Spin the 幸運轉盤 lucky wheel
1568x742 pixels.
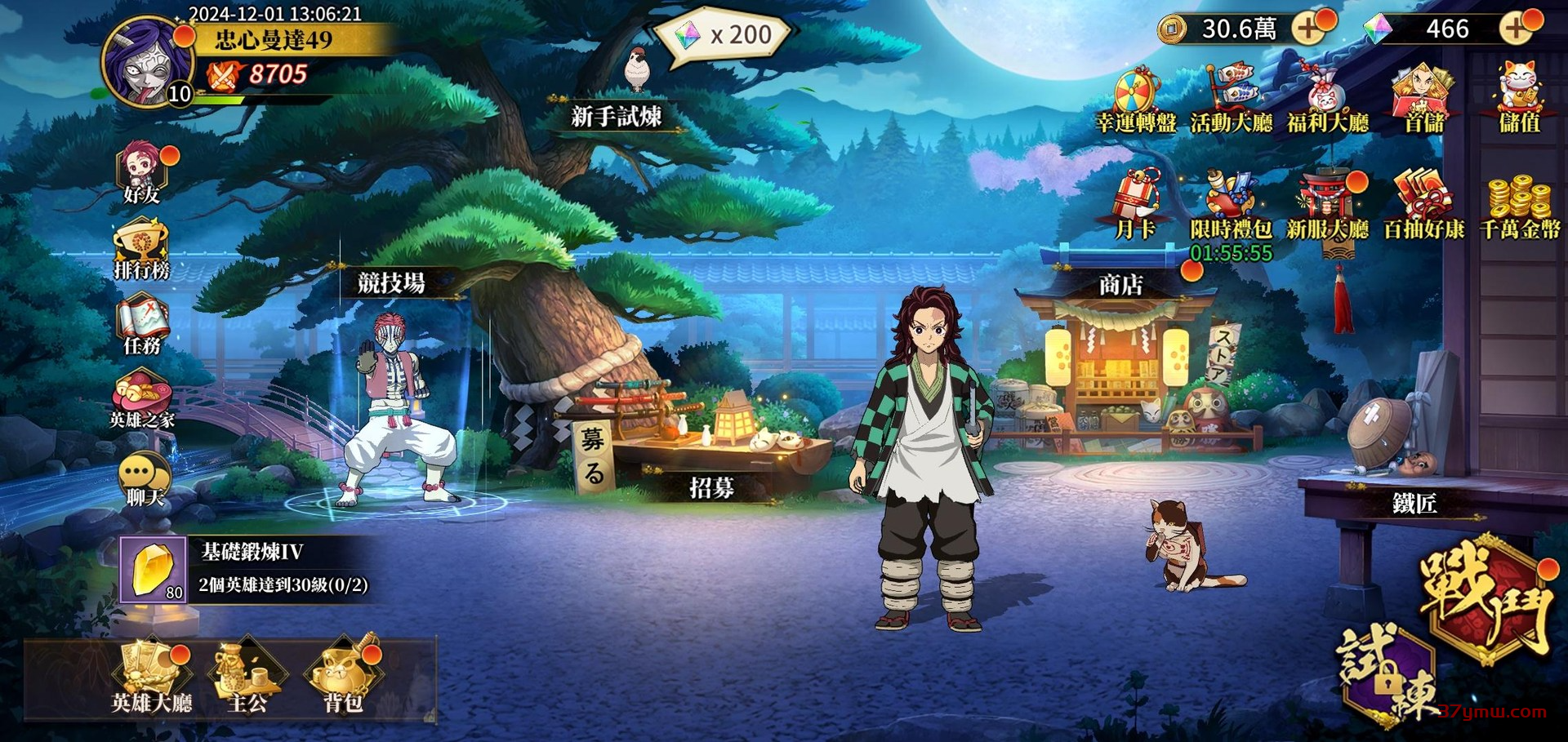(x=1136, y=101)
